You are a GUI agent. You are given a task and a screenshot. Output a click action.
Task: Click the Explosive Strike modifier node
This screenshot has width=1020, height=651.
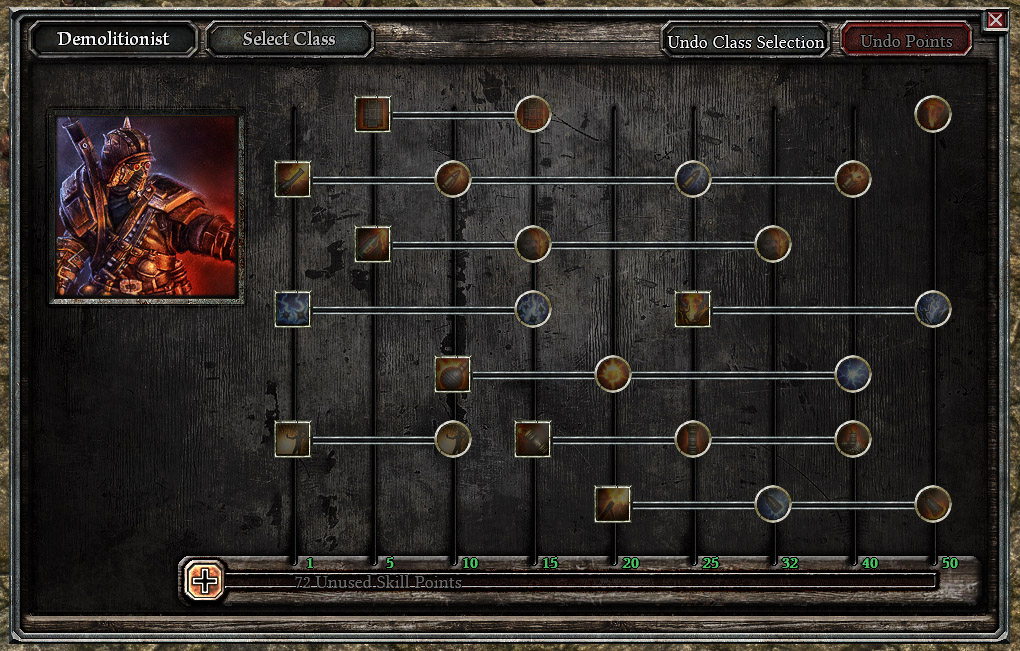[x=453, y=179]
